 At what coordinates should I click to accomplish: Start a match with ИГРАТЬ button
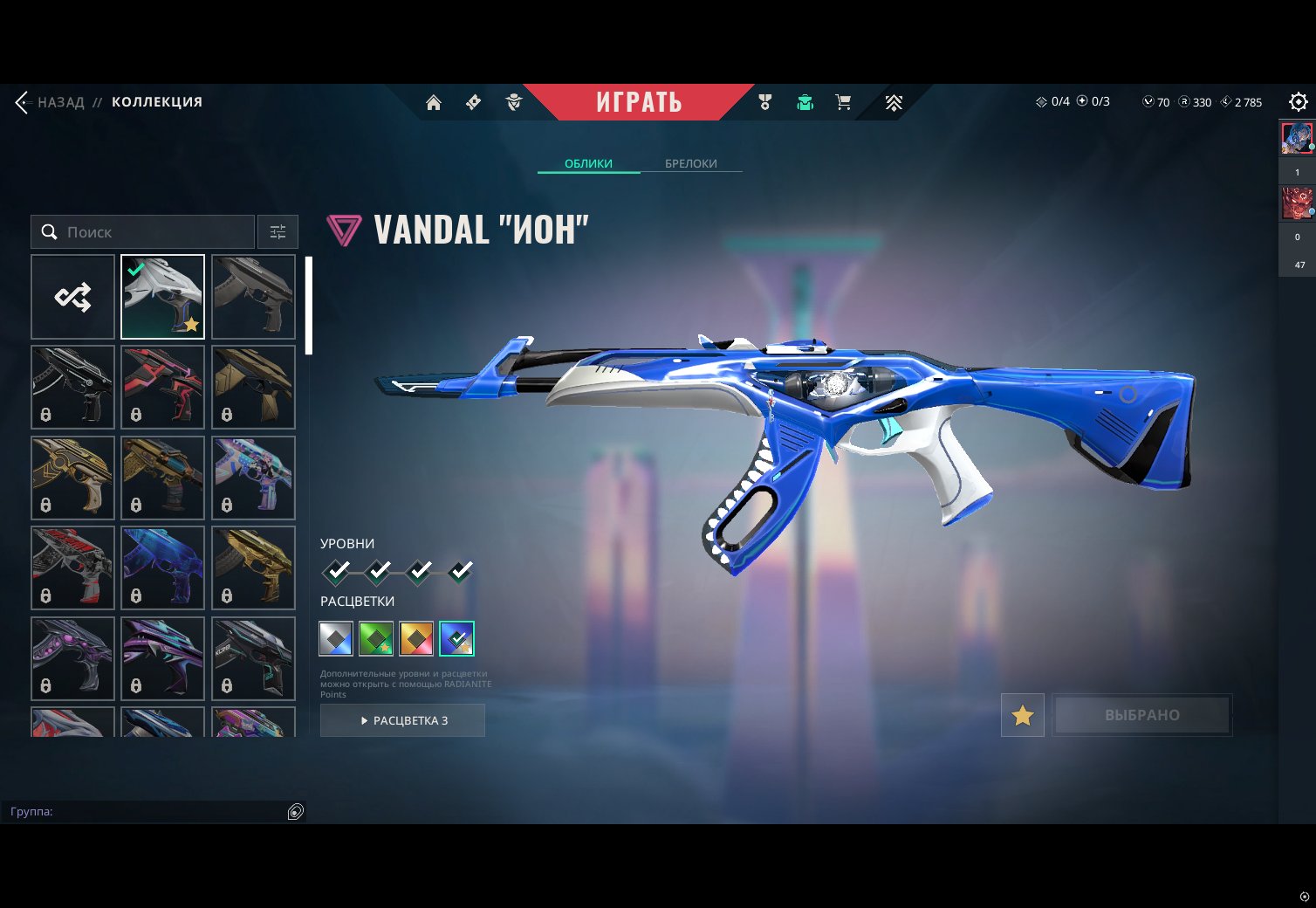[x=639, y=102]
